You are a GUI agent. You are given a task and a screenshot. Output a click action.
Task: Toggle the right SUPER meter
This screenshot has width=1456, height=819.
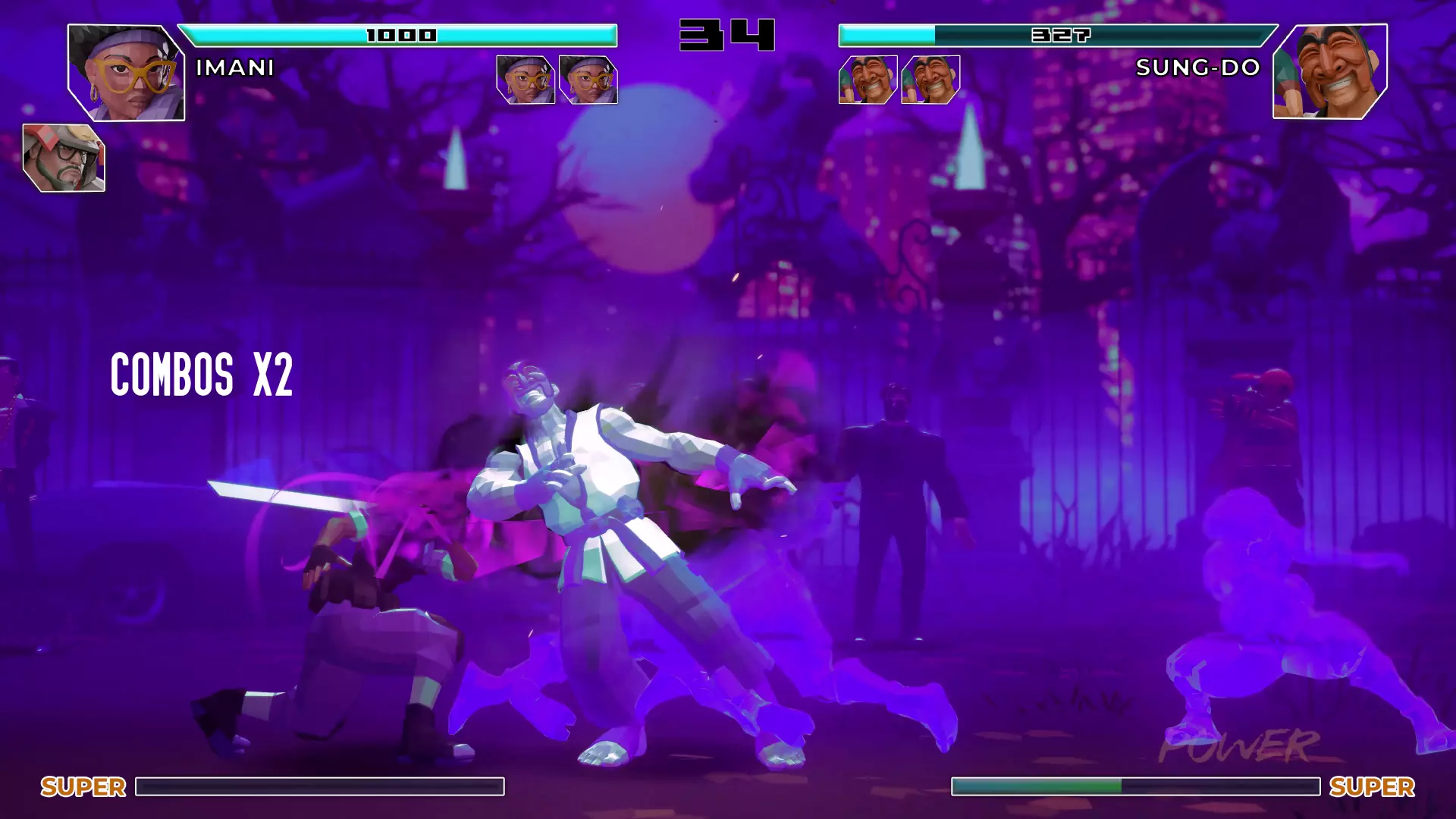click(1136, 787)
